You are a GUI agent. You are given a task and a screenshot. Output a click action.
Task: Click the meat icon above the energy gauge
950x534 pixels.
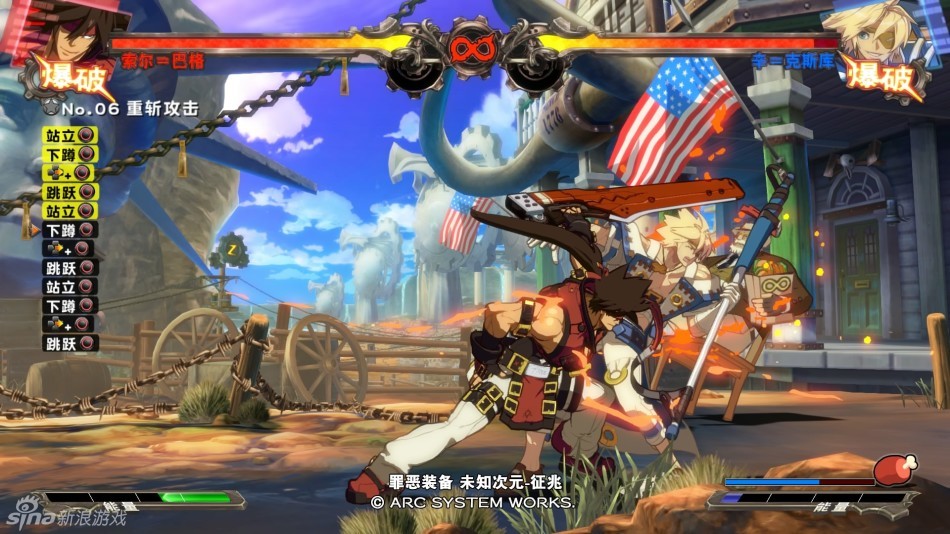click(893, 470)
